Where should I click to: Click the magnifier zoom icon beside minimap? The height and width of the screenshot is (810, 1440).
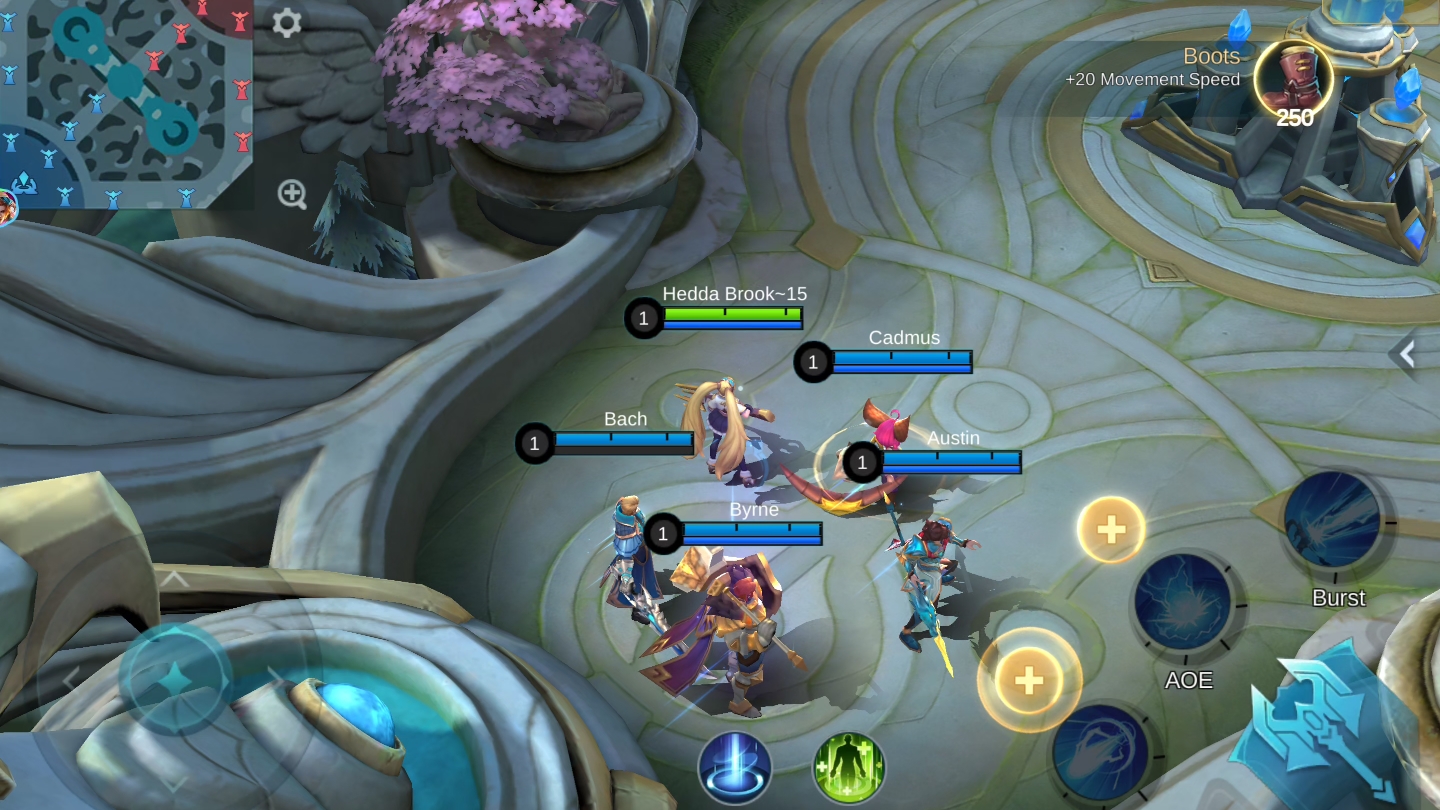coord(292,194)
